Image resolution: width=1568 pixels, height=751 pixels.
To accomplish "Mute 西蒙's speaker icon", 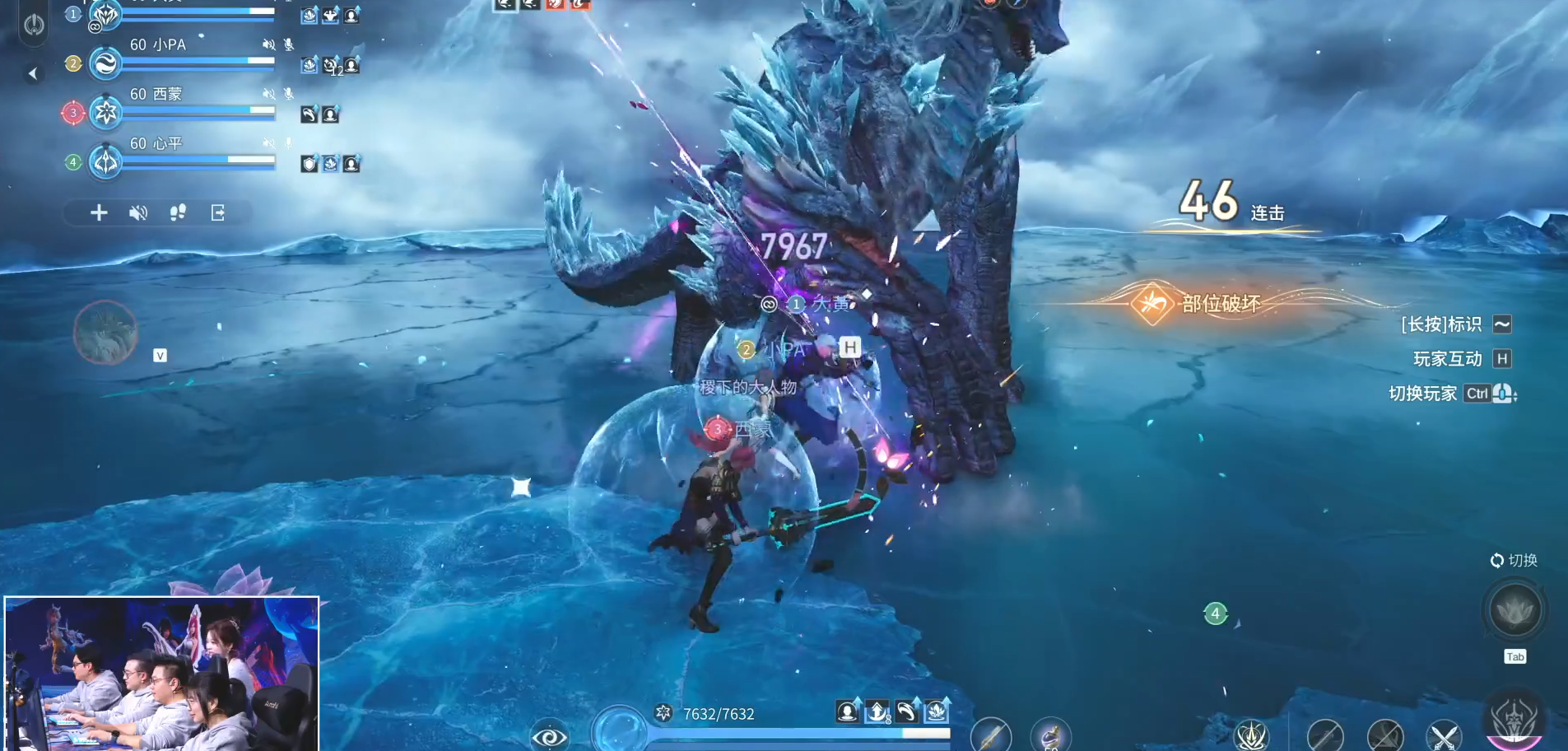I will click(x=268, y=94).
